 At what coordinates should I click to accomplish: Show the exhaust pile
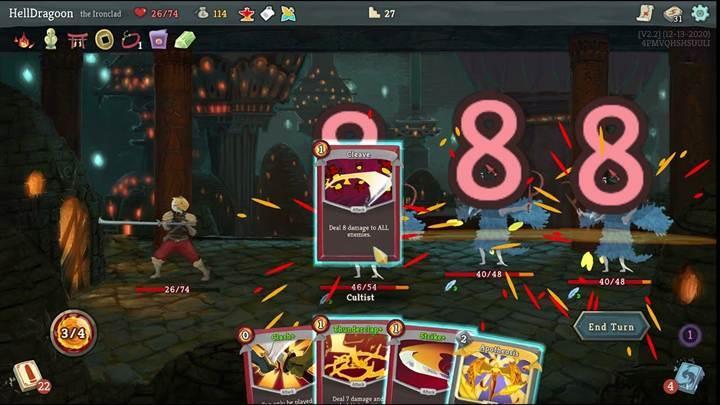[689, 335]
